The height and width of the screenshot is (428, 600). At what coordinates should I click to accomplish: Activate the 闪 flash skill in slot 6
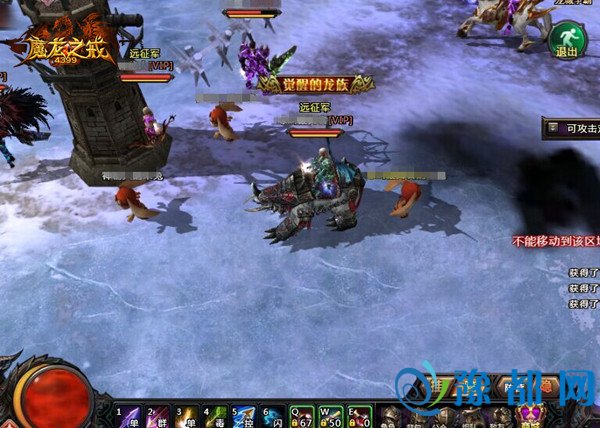click(274, 416)
